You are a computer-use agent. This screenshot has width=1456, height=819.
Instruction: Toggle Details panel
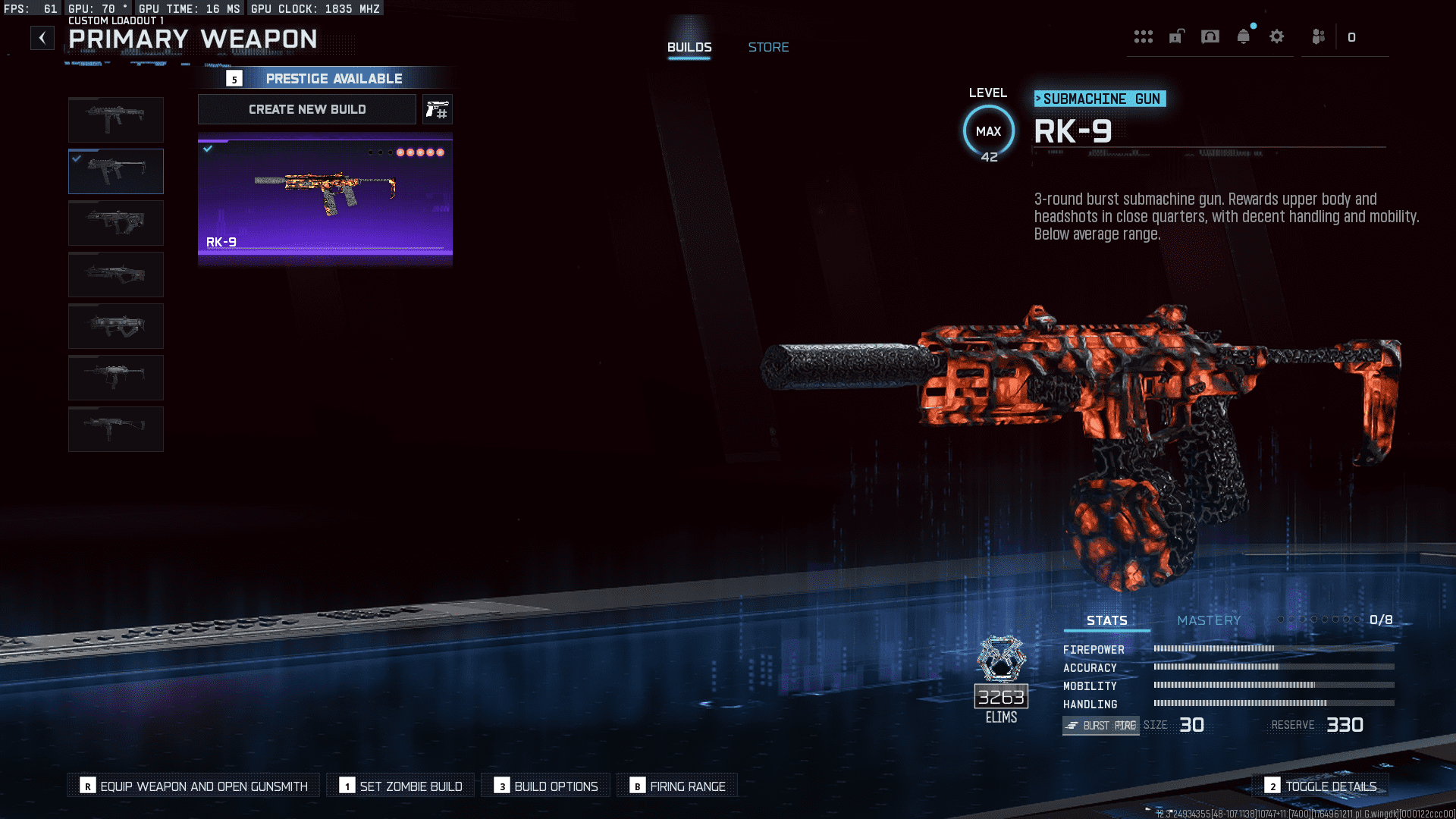[1321, 786]
